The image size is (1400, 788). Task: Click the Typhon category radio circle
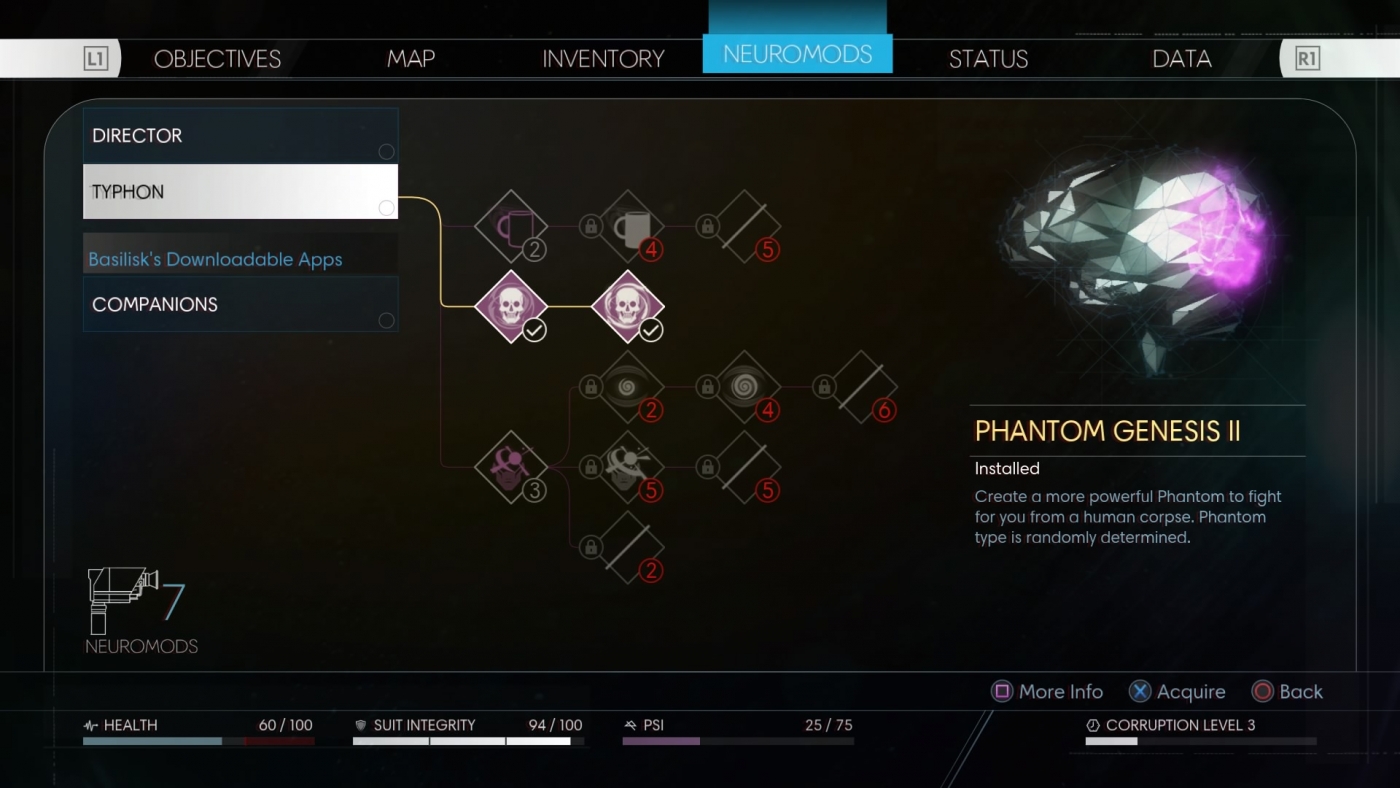pyautogui.click(x=387, y=207)
